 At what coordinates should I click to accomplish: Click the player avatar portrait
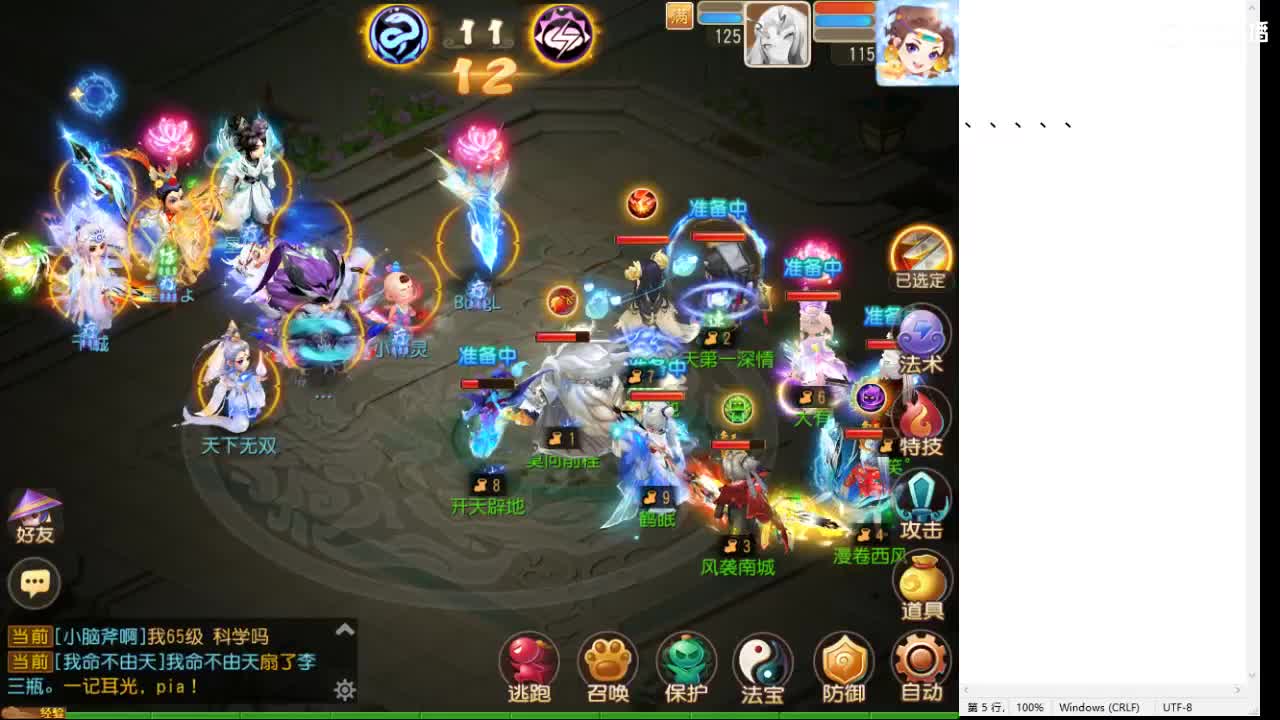pyautogui.click(x=915, y=44)
